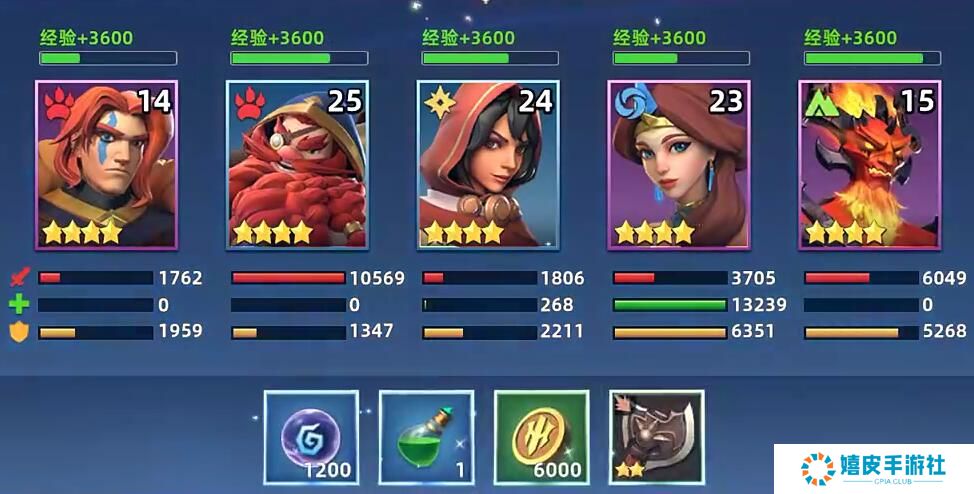This screenshot has width=974, height=494.
Task: Inspect the gold coin reward showing 6000
Action: coord(541,437)
